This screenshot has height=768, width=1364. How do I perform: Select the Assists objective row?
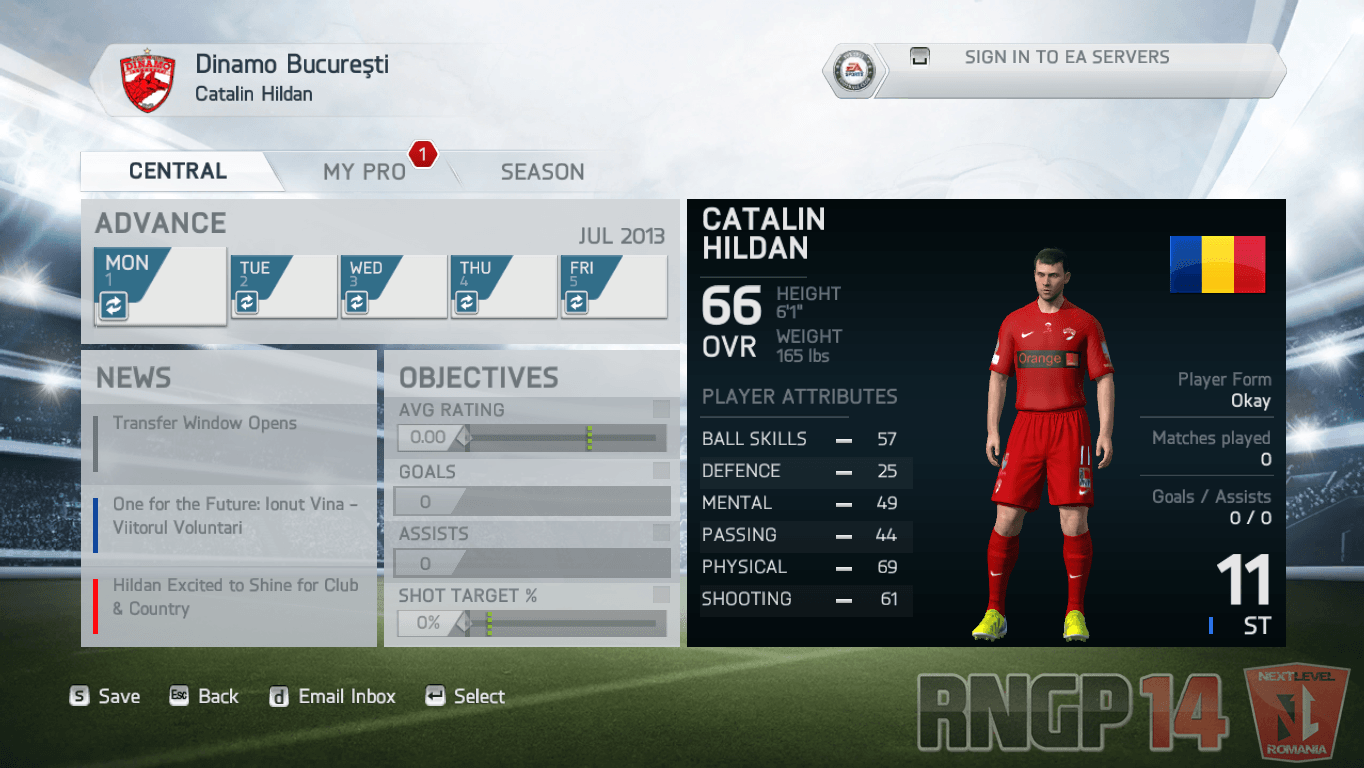click(x=531, y=550)
